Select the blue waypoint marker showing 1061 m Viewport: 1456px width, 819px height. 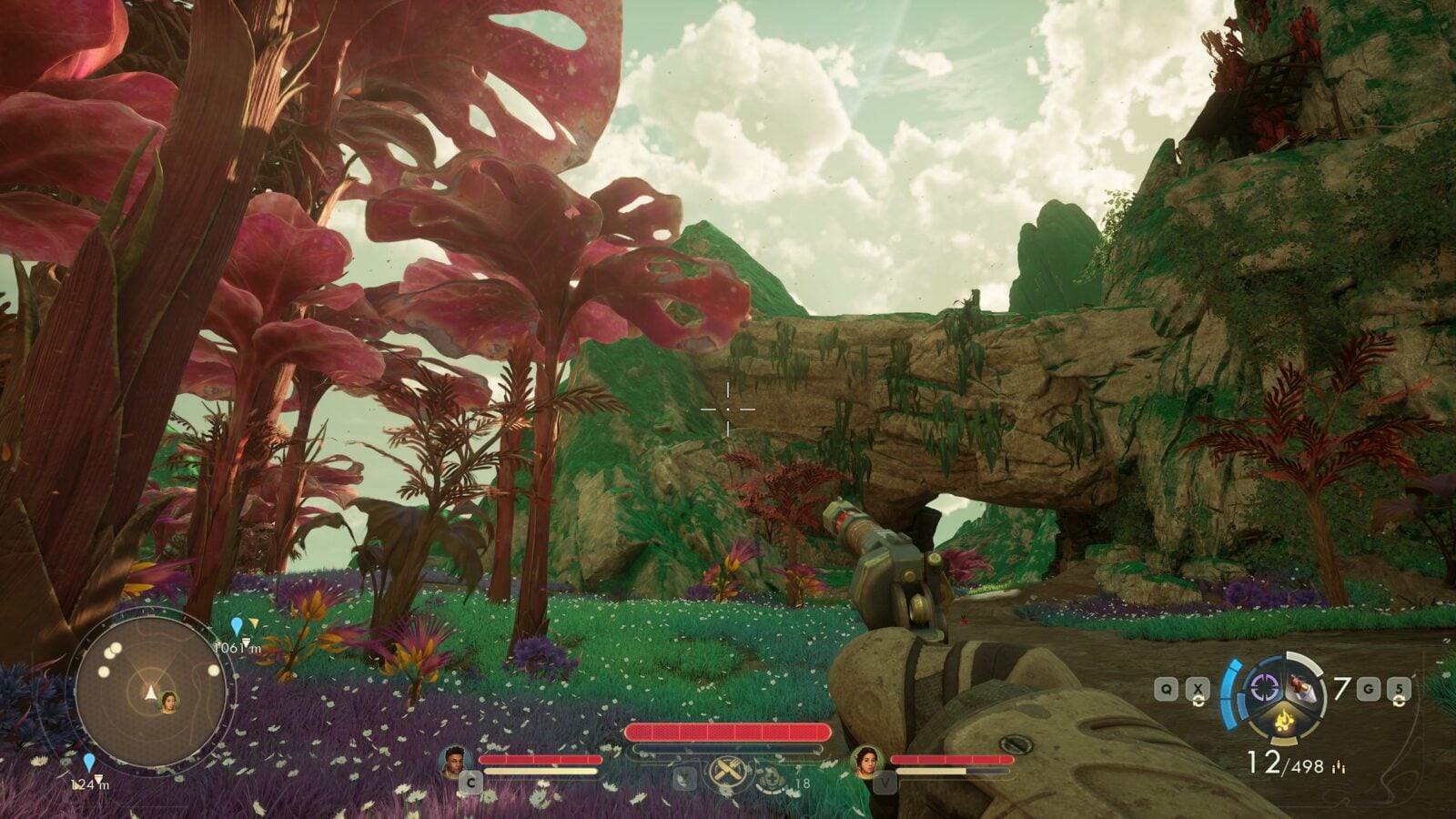237,626
